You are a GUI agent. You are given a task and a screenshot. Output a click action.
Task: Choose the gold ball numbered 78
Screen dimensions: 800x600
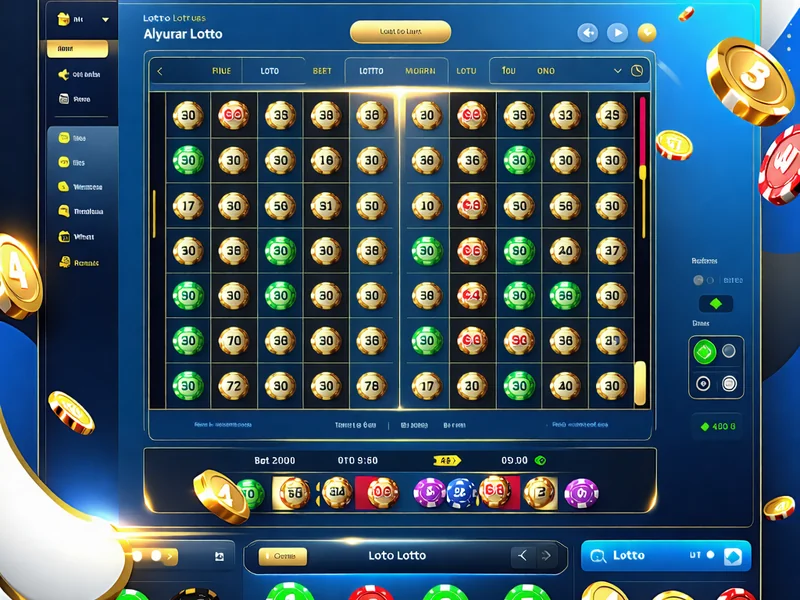[371, 384]
